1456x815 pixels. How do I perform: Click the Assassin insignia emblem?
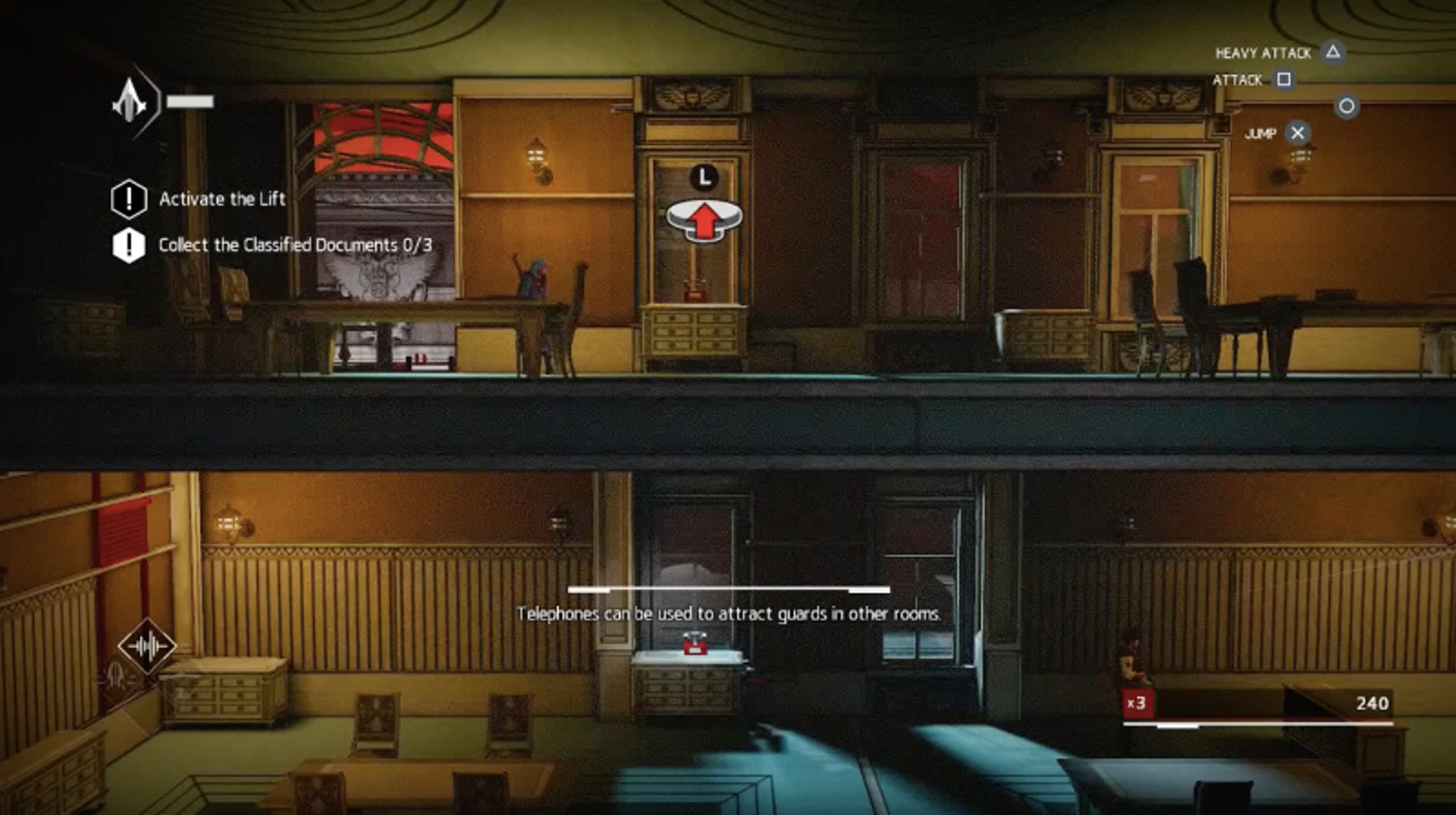pyautogui.click(x=130, y=102)
